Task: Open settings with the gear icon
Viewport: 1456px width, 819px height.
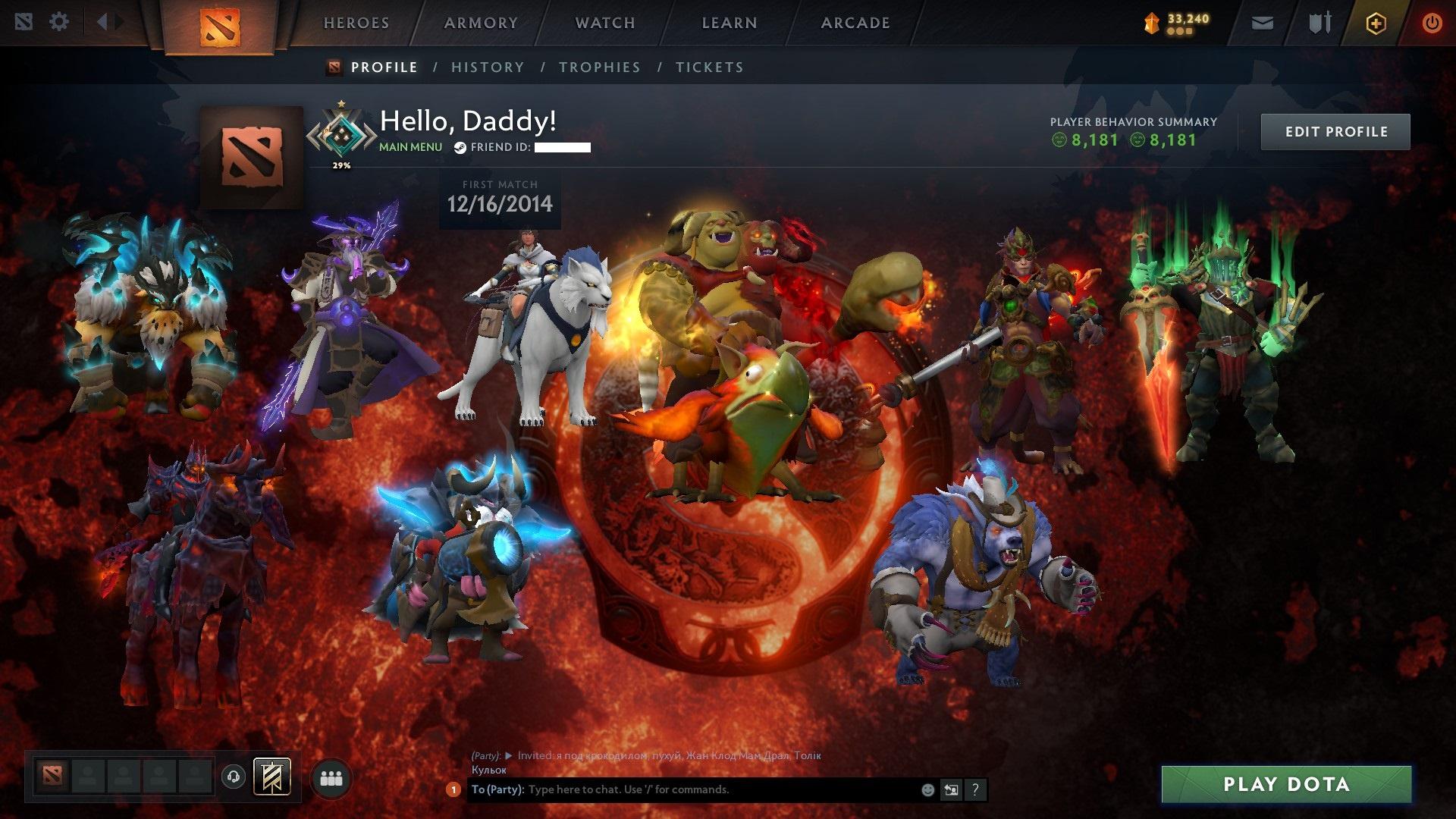Action: point(58,22)
